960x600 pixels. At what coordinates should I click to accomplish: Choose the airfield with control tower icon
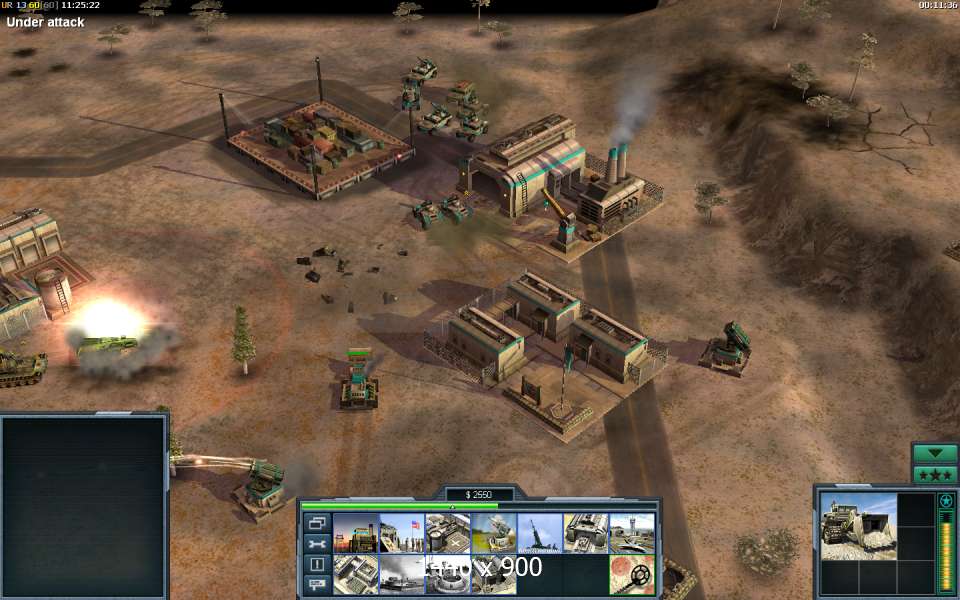pos(631,533)
